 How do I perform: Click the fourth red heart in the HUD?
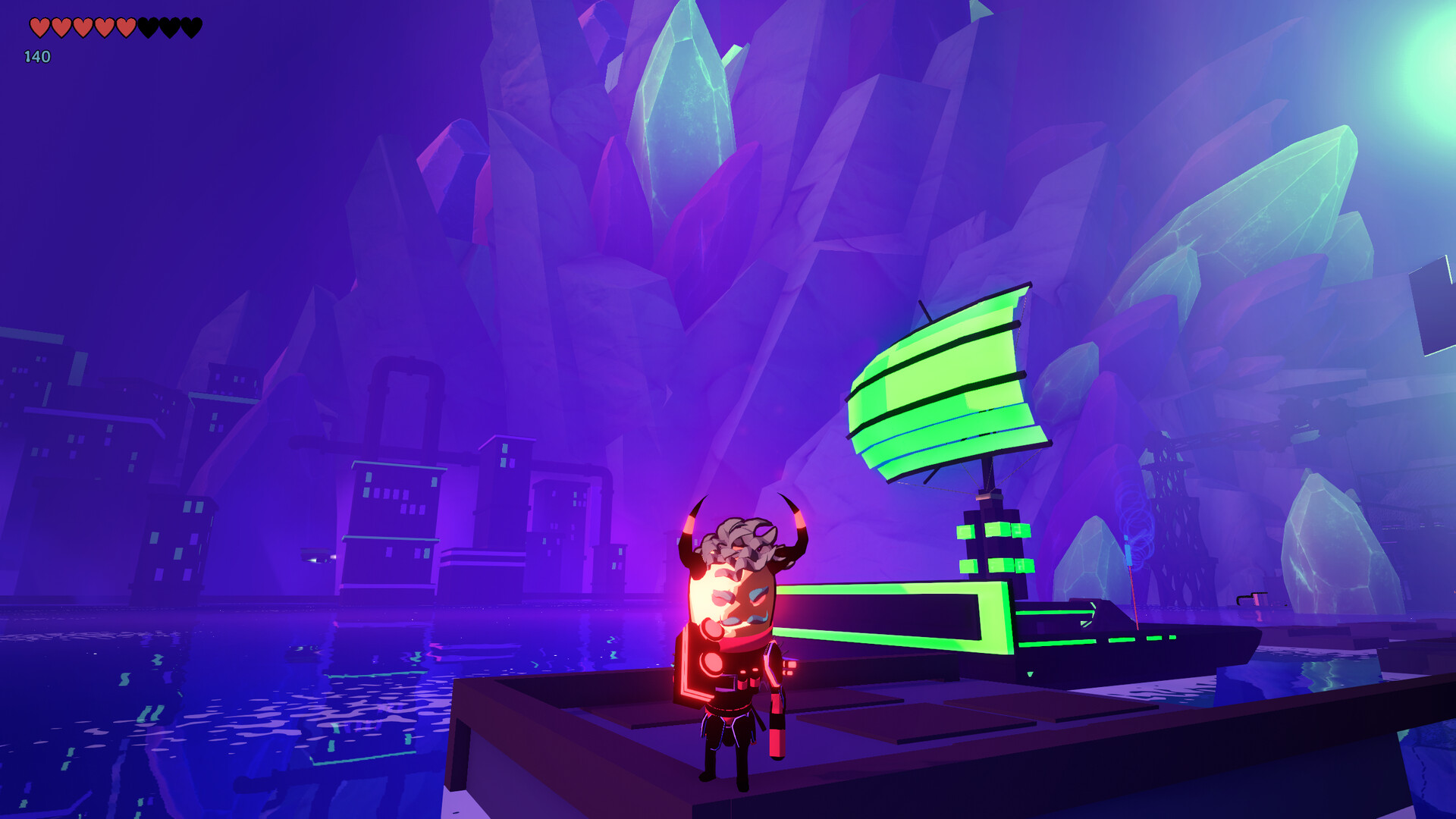point(105,27)
